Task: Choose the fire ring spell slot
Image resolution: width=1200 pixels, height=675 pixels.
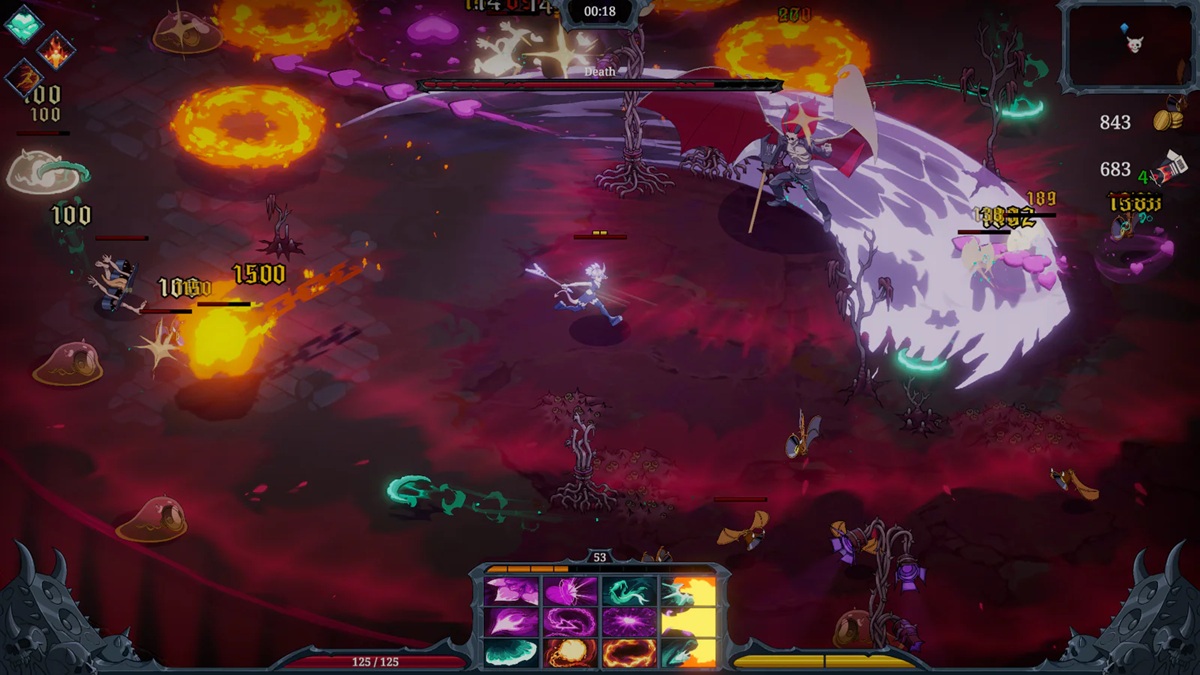Action: [629, 652]
